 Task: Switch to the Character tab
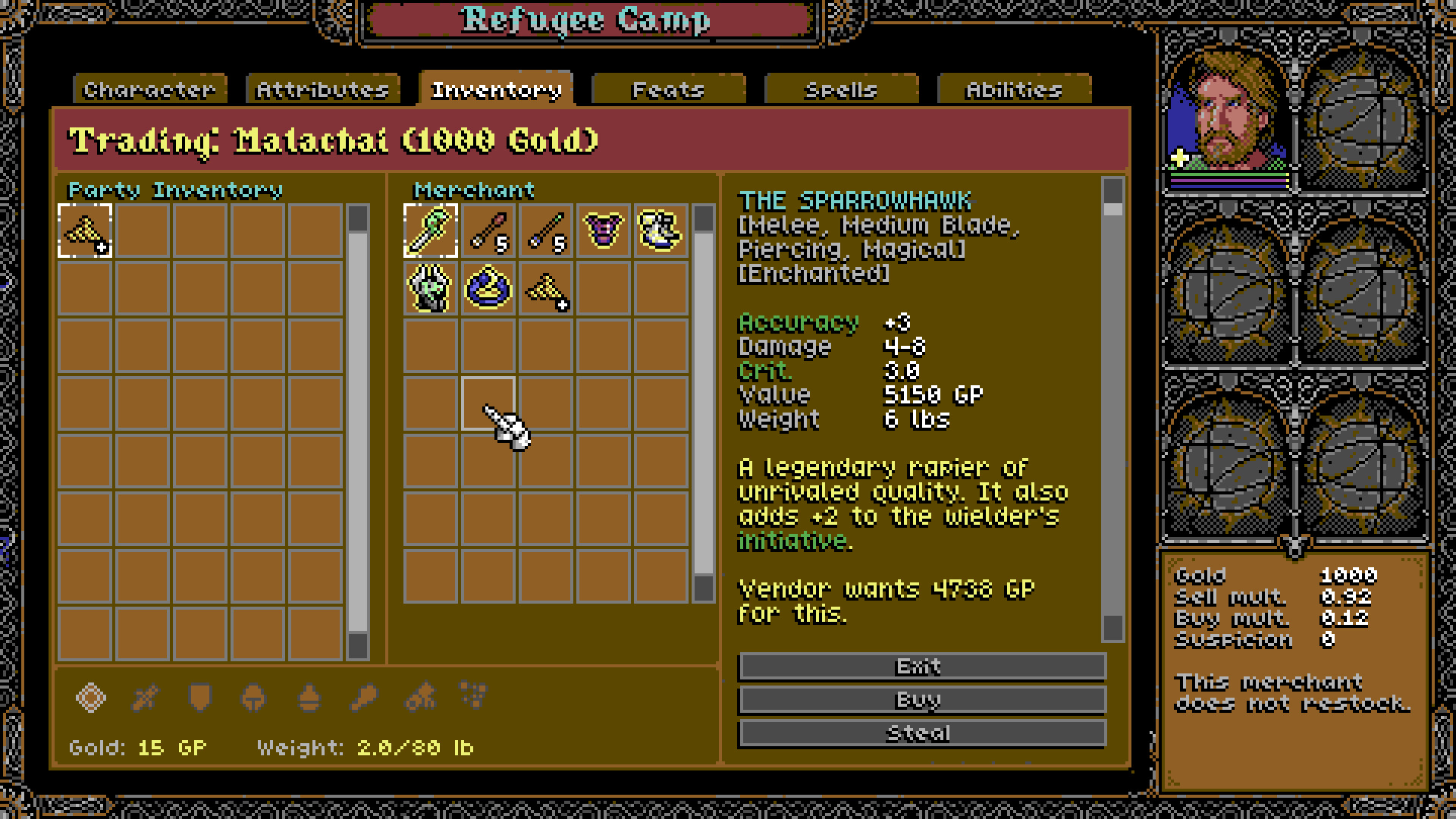(149, 89)
